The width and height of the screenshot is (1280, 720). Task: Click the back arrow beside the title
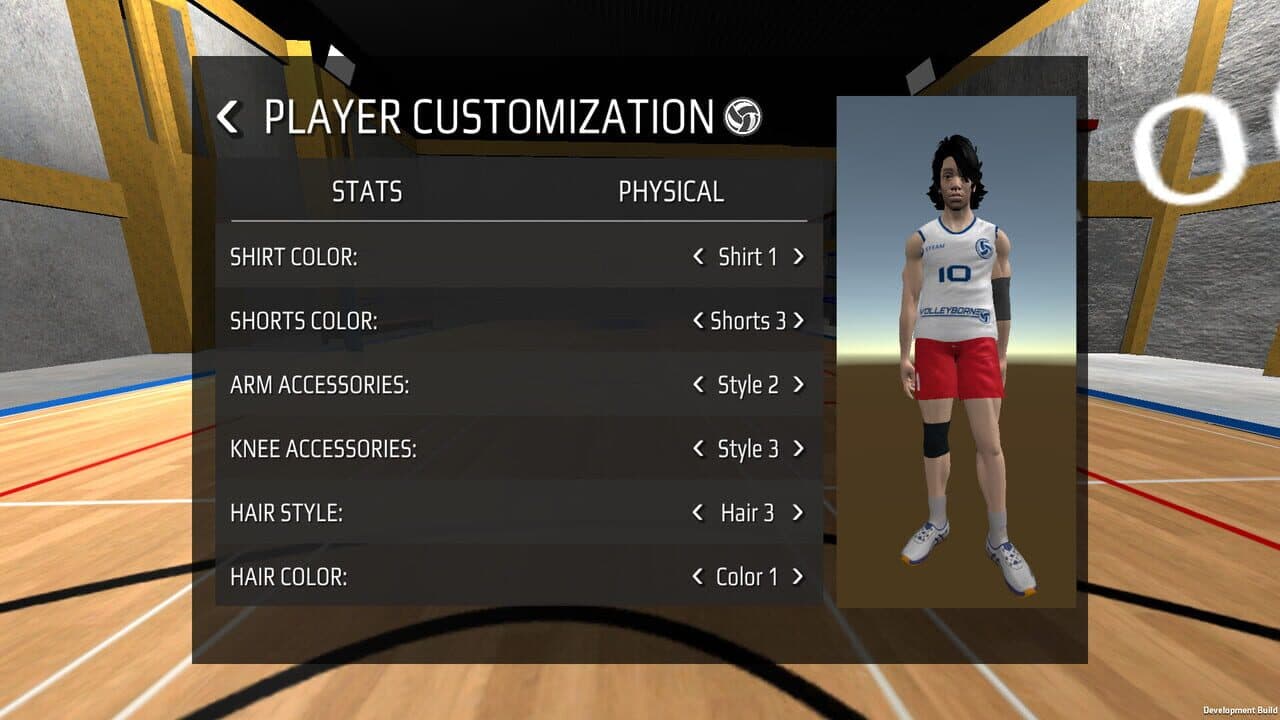(x=228, y=117)
